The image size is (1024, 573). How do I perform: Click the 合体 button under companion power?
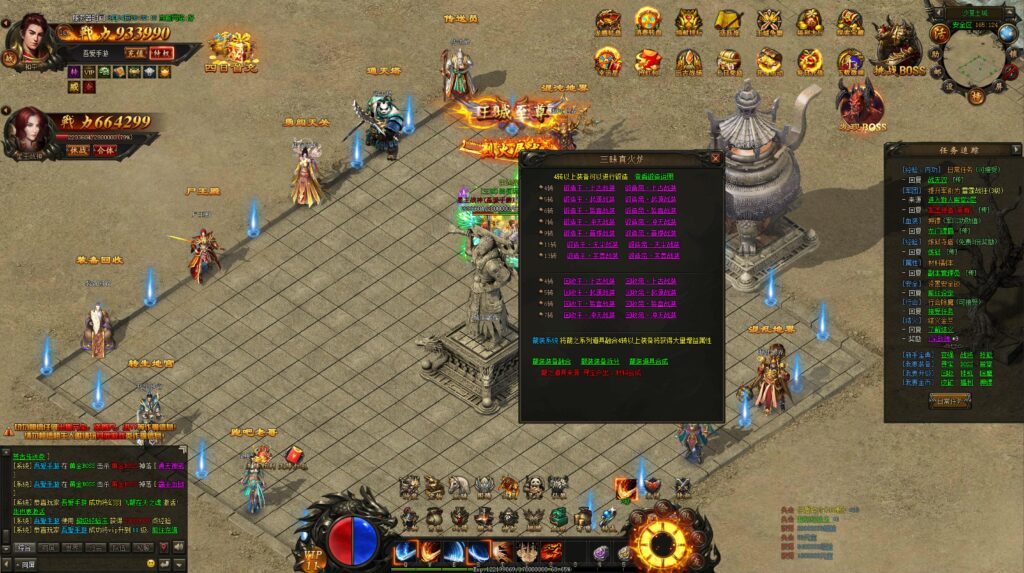tap(106, 149)
